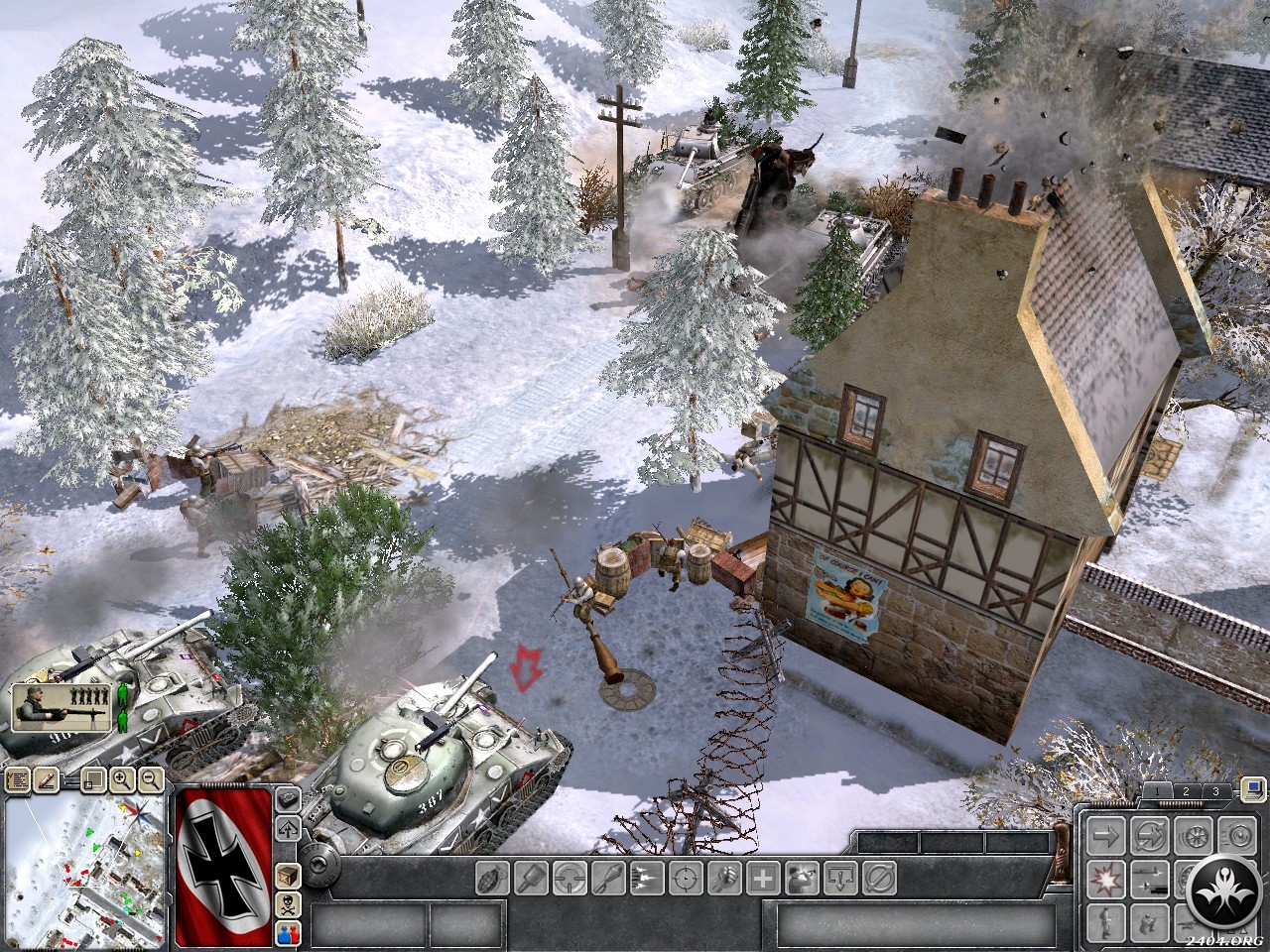Image resolution: width=1270 pixels, height=952 pixels.
Task: Select the fist melee attack icon
Action: point(724,878)
